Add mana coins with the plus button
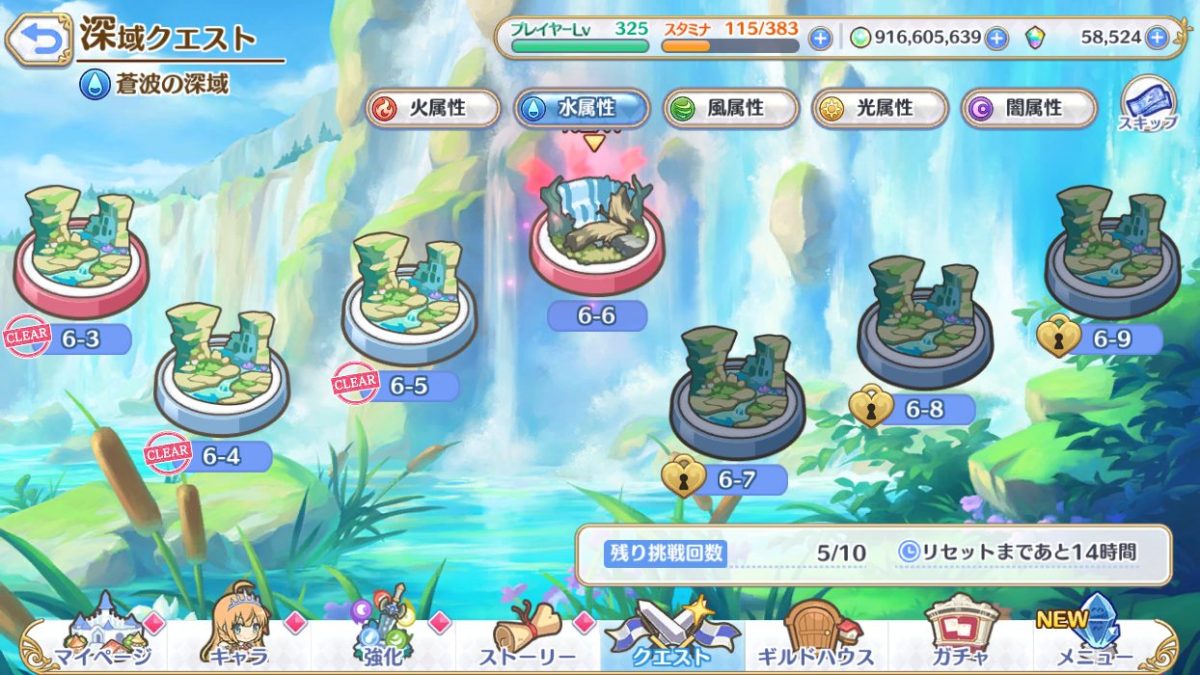The image size is (1200, 675). 996,38
